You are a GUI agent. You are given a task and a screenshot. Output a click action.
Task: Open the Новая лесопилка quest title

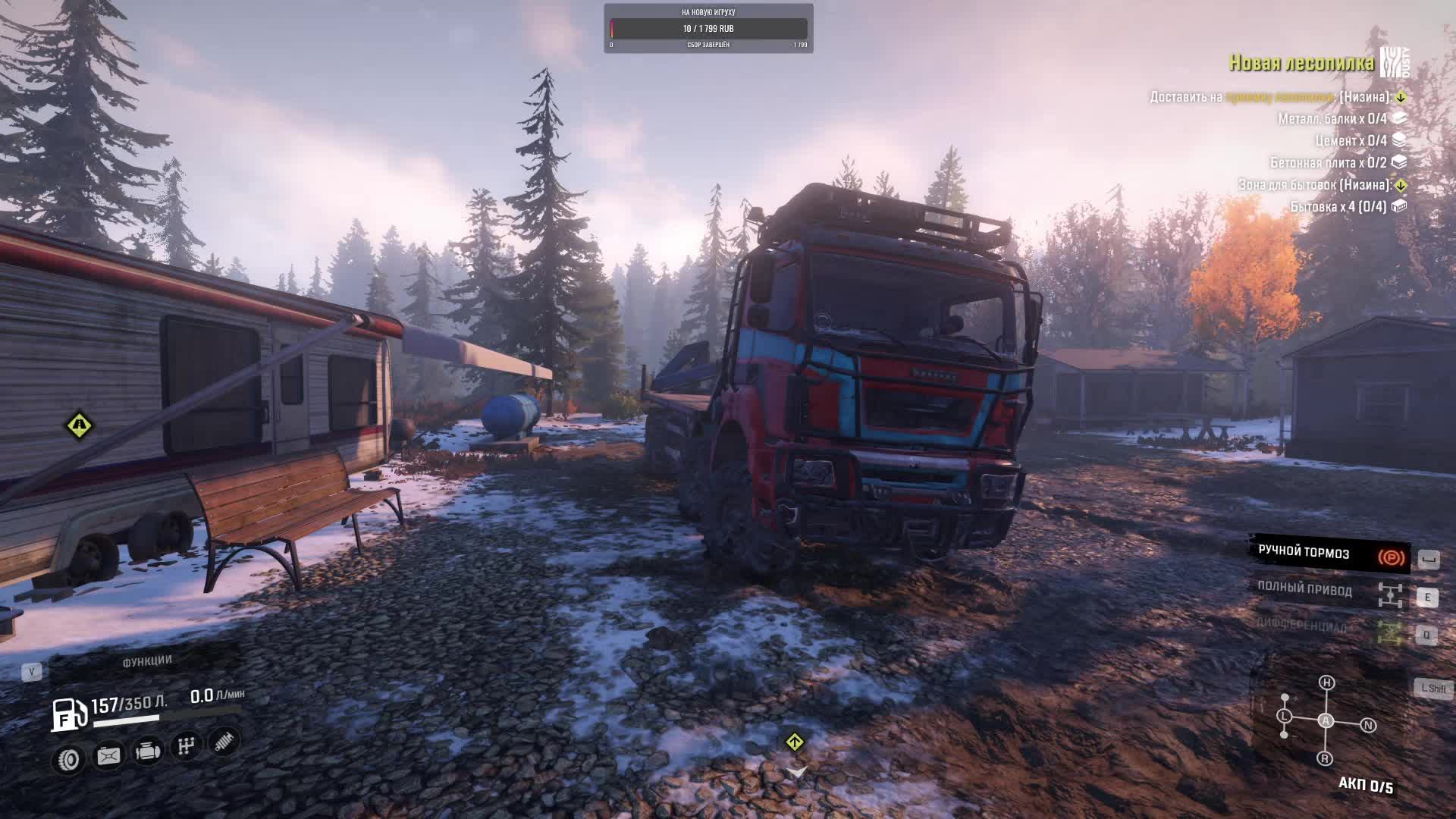(x=1301, y=63)
